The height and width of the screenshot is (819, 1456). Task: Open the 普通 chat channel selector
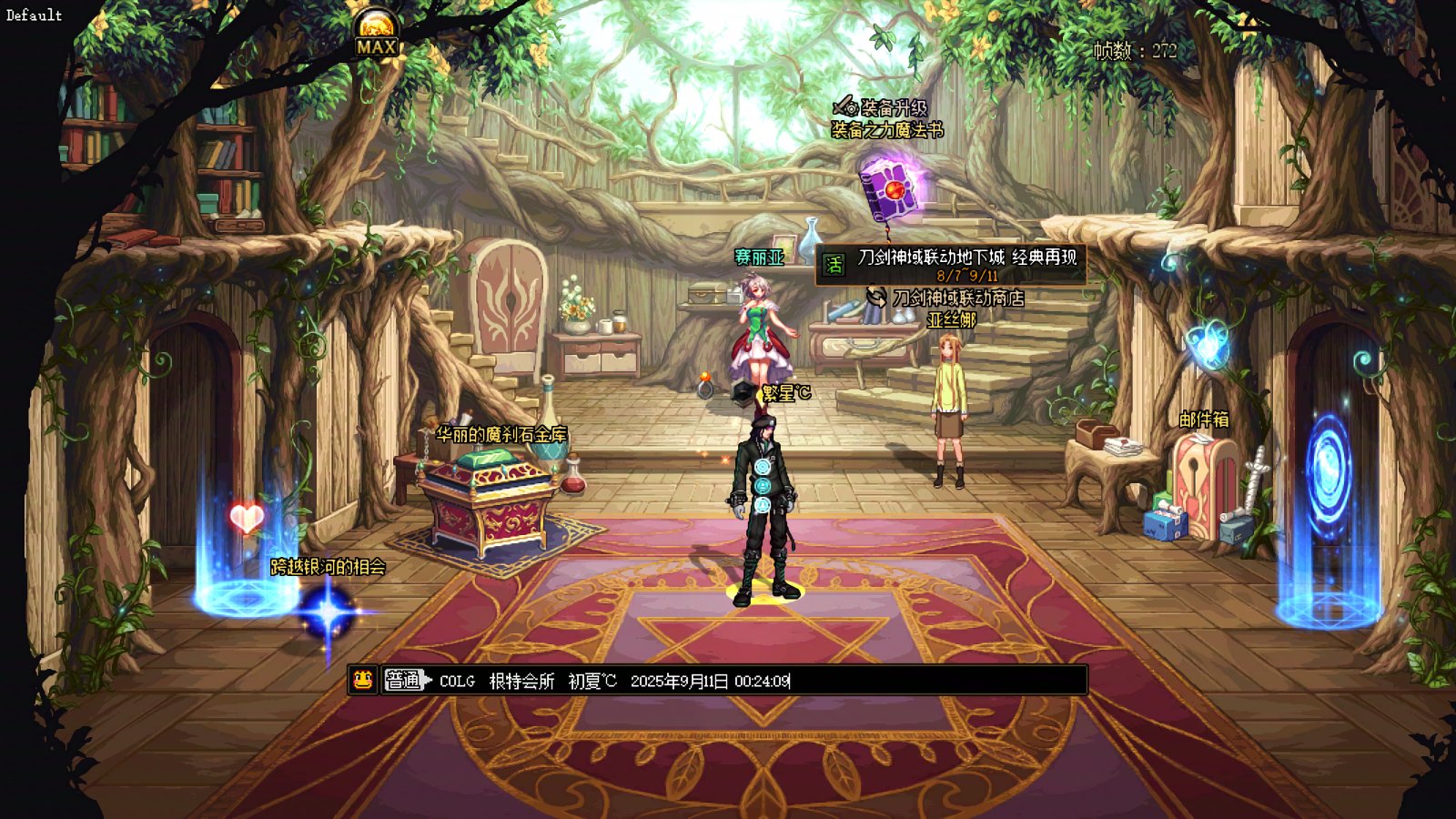tap(404, 680)
